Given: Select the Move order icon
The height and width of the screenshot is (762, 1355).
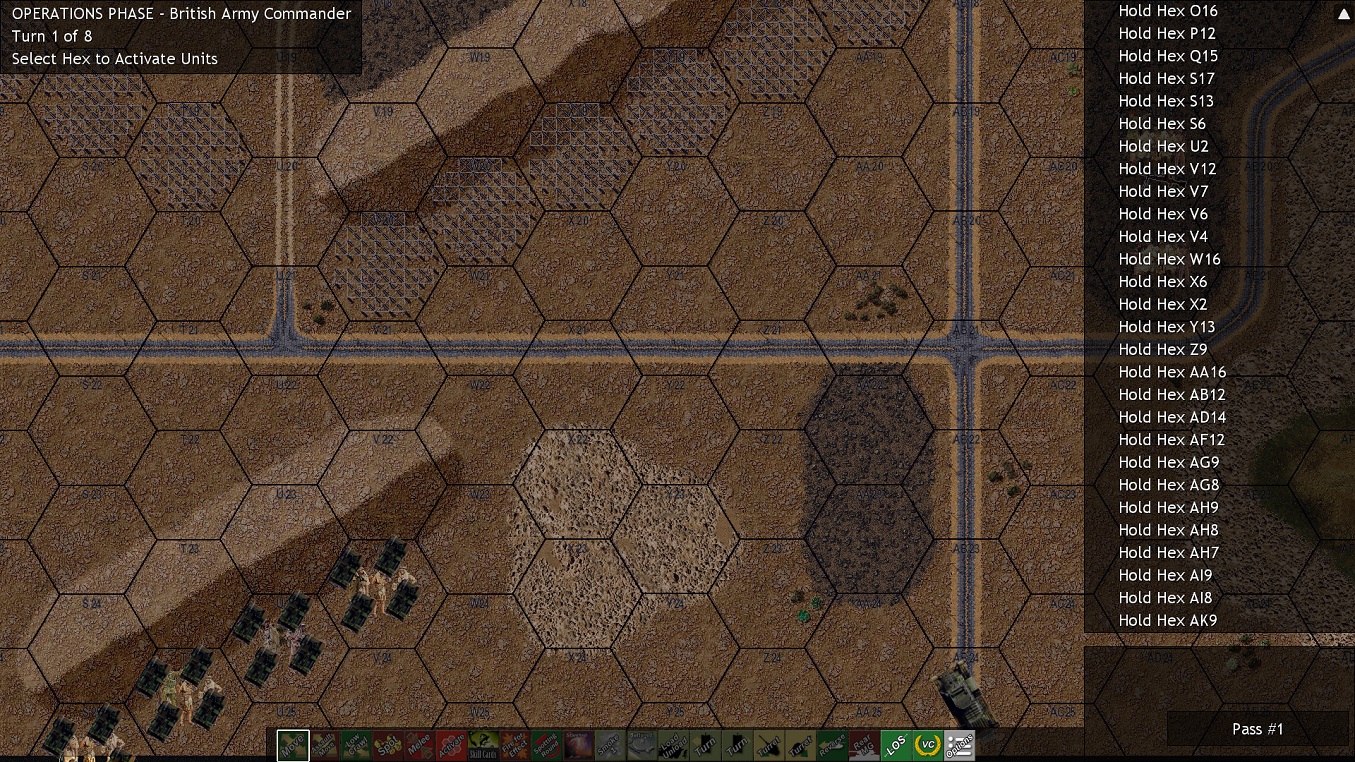Looking at the screenshot, I should point(293,745).
